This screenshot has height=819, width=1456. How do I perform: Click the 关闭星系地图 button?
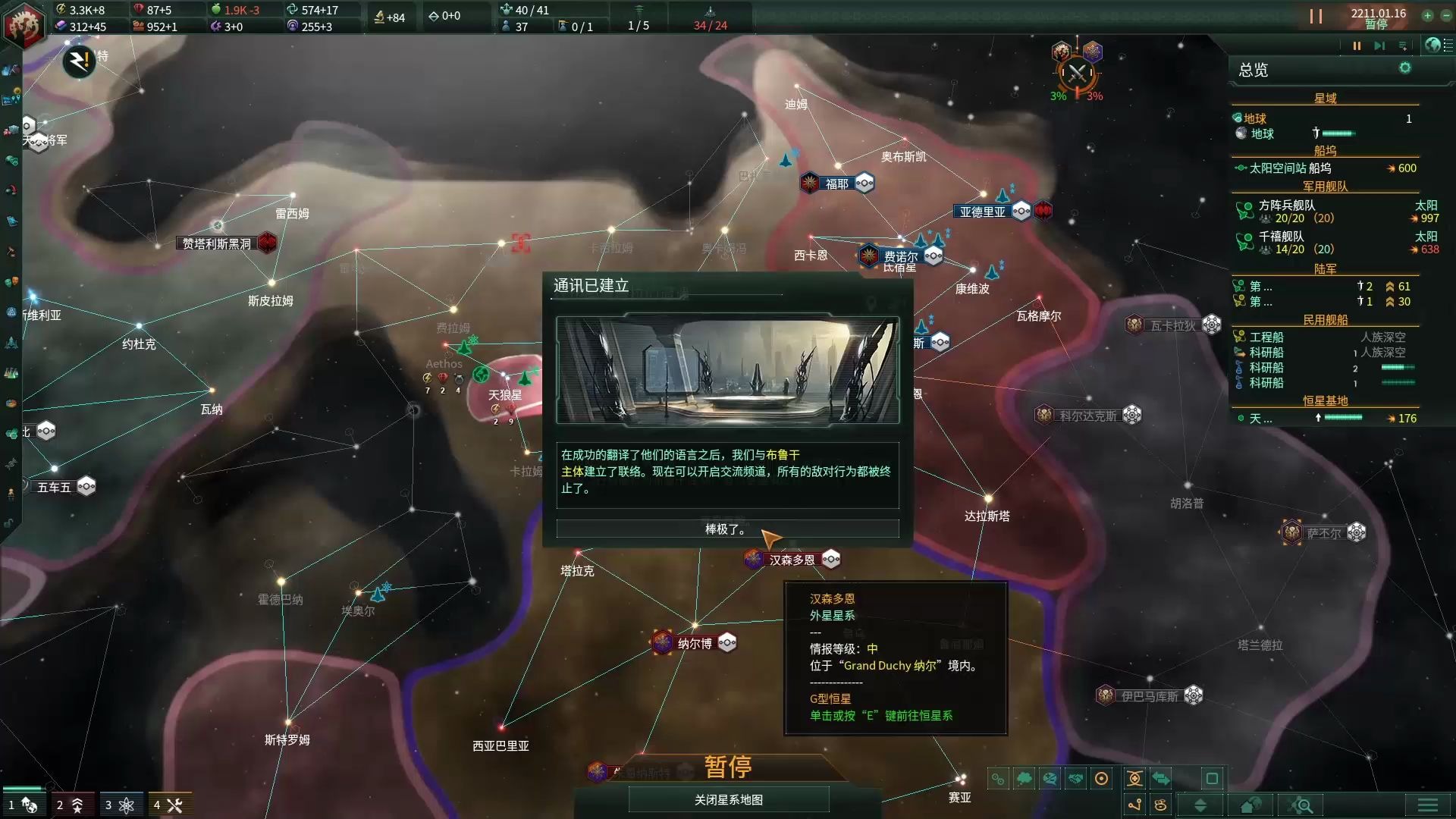tap(727, 799)
